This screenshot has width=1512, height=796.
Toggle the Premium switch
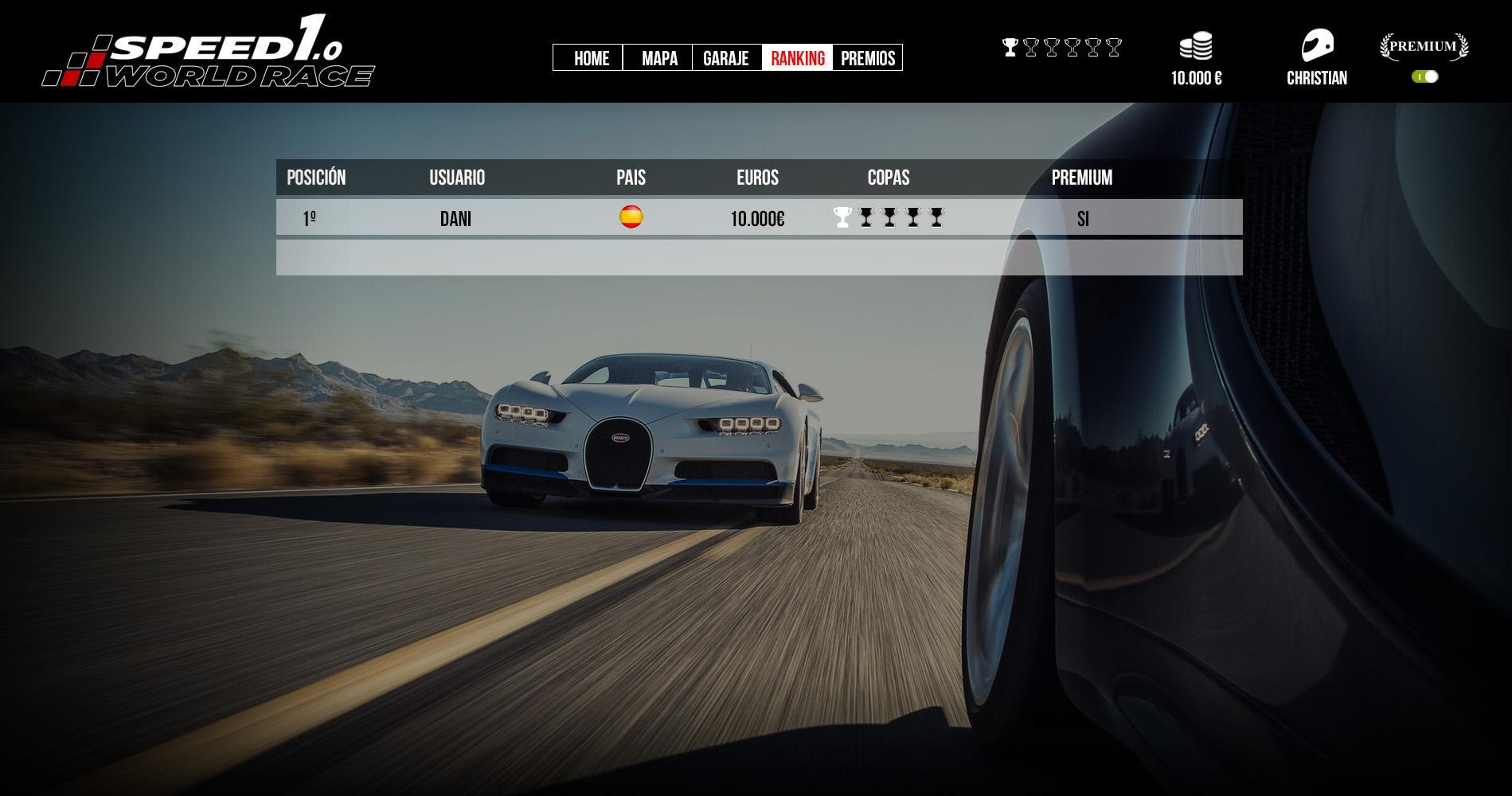point(1424,76)
